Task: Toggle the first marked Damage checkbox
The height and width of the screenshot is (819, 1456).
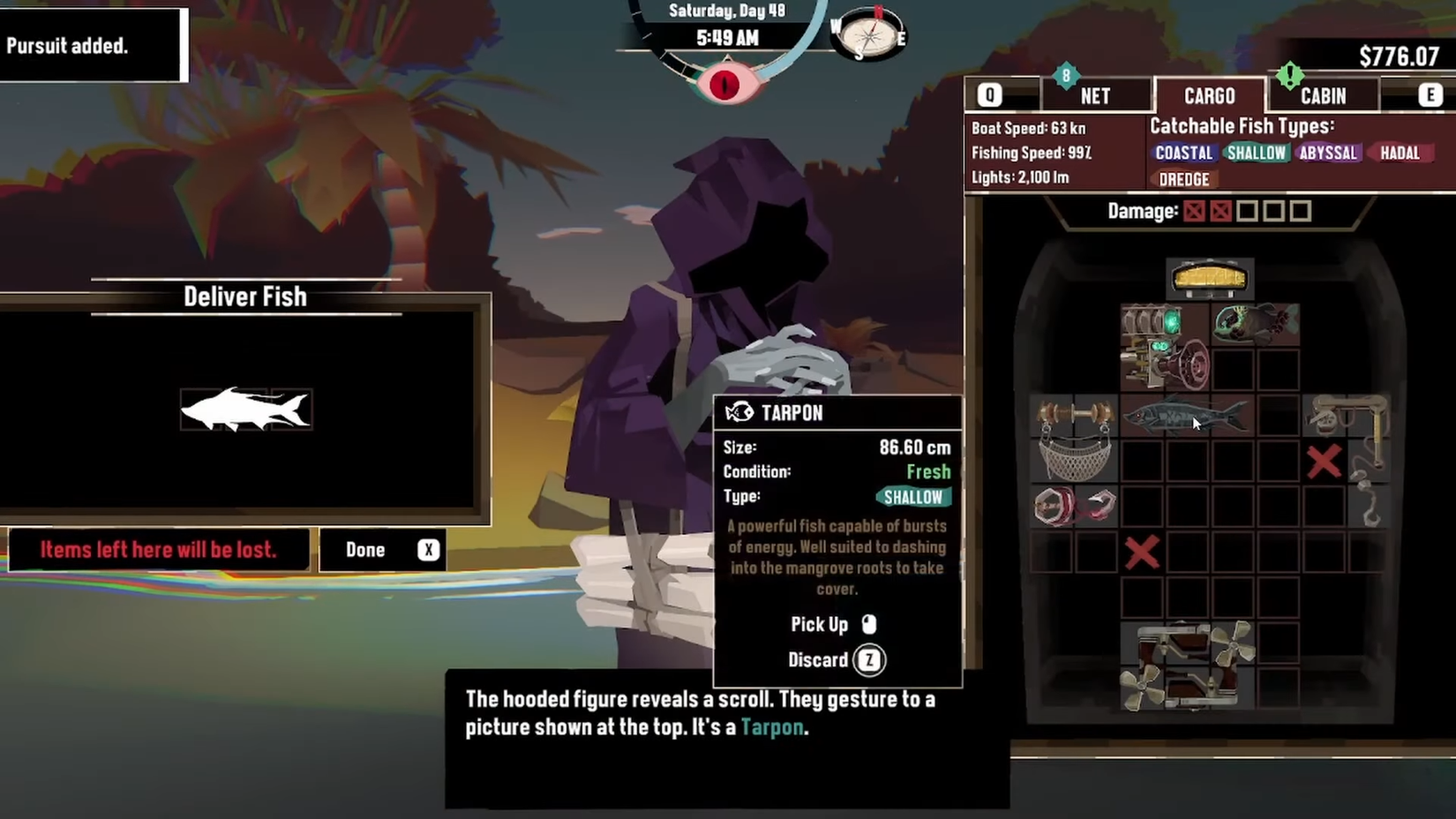Action: pos(1197,211)
